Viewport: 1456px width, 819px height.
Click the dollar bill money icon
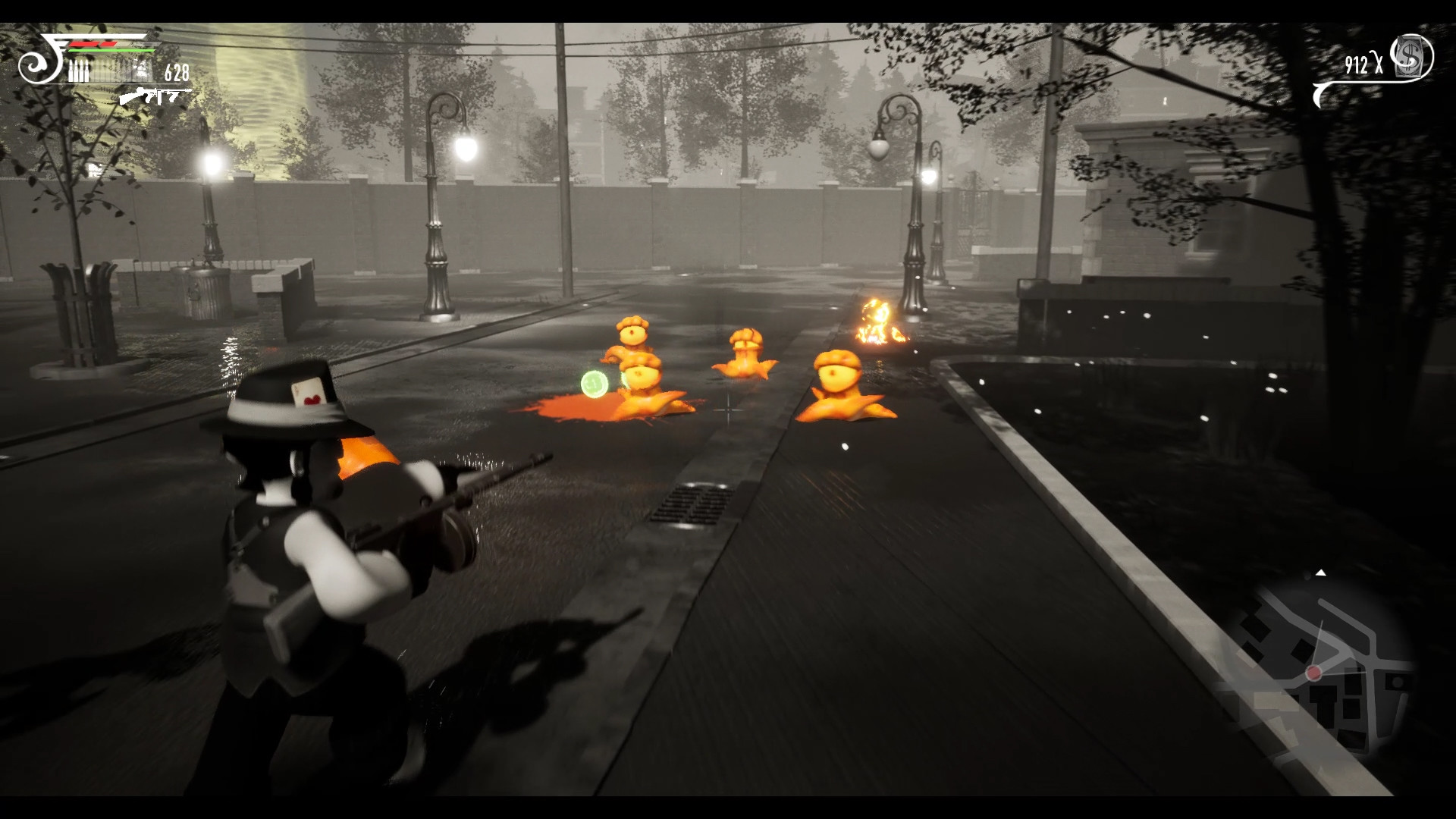click(x=1409, y=56)
